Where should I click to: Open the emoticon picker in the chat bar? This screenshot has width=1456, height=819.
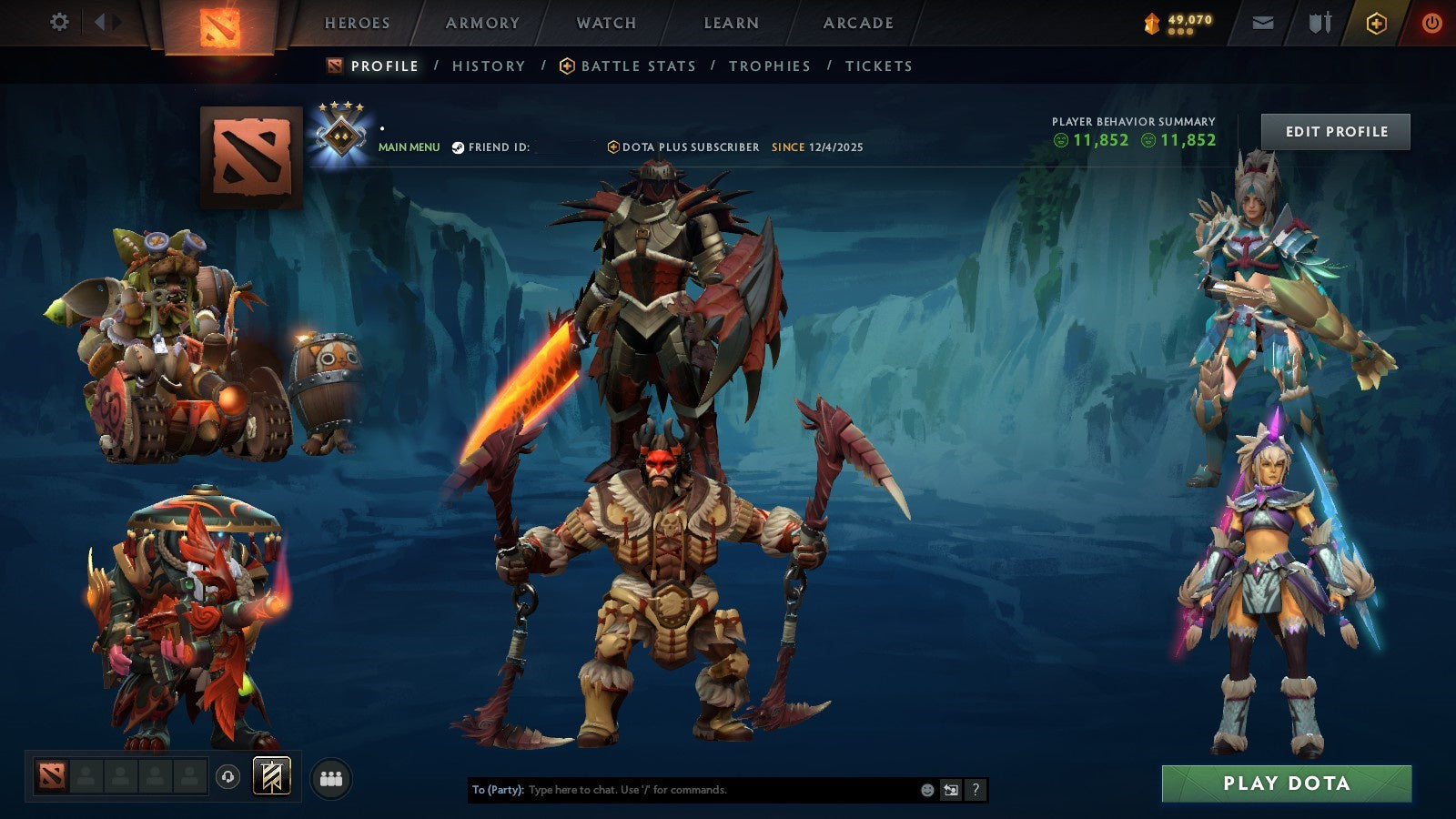point(926,790)
